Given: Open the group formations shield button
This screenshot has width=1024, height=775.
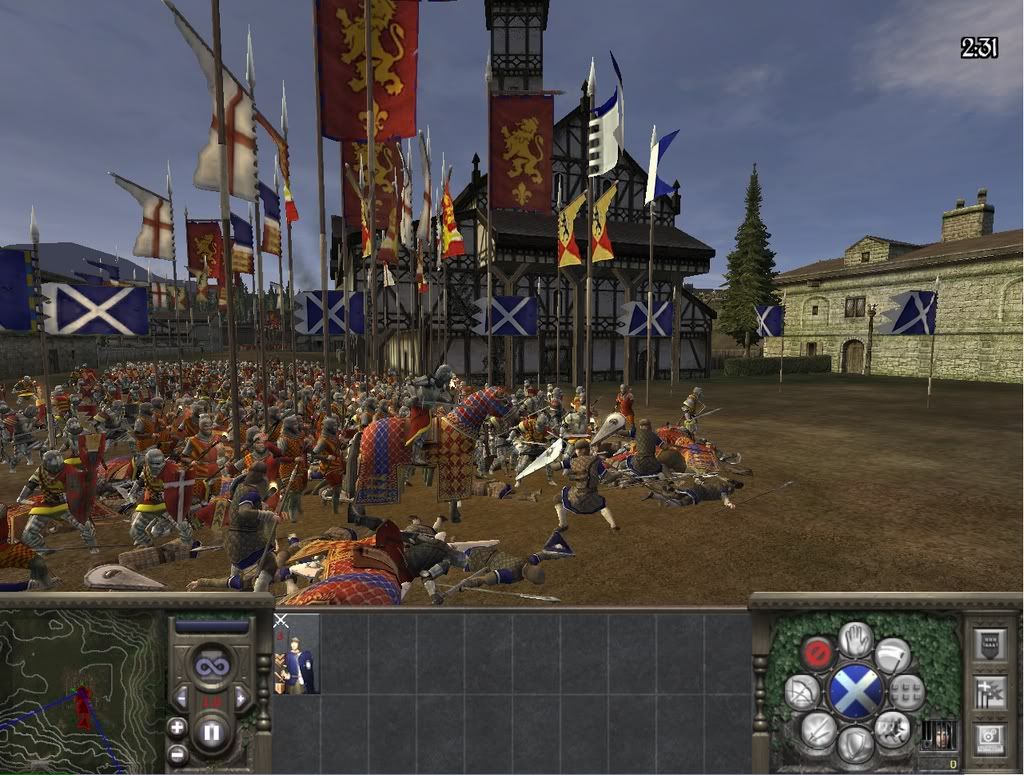Looking at the screenshot, I should pos(990,644).
